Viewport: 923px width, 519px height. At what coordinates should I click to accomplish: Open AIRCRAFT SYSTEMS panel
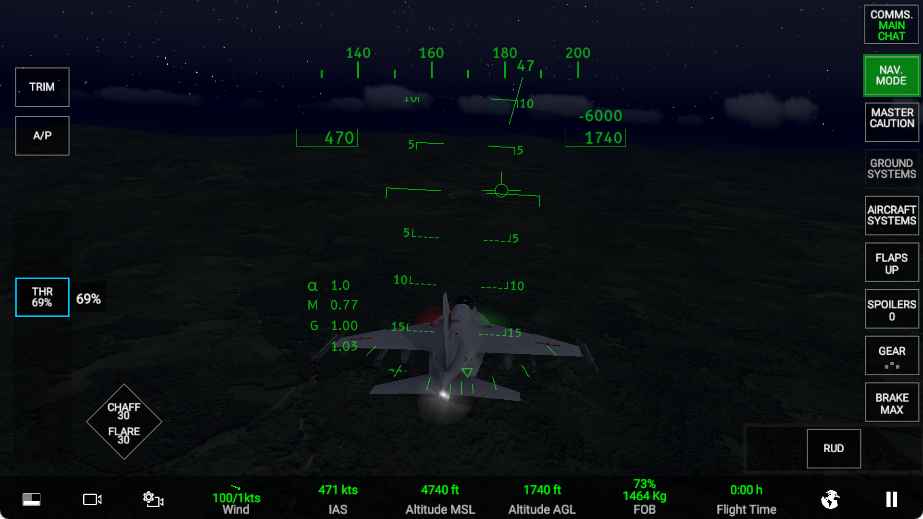[891, 215]
